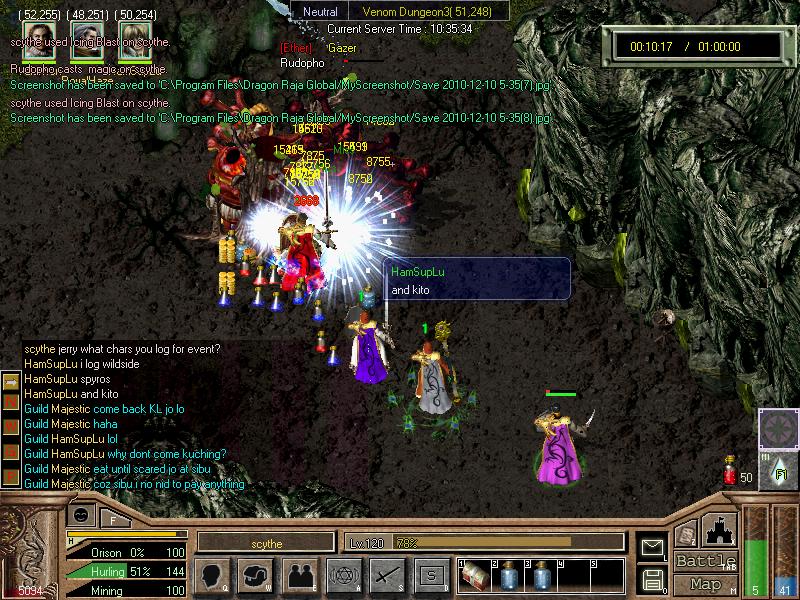Click the F tab button
Screen dimensions: 800x600
(x=113, y=520)
